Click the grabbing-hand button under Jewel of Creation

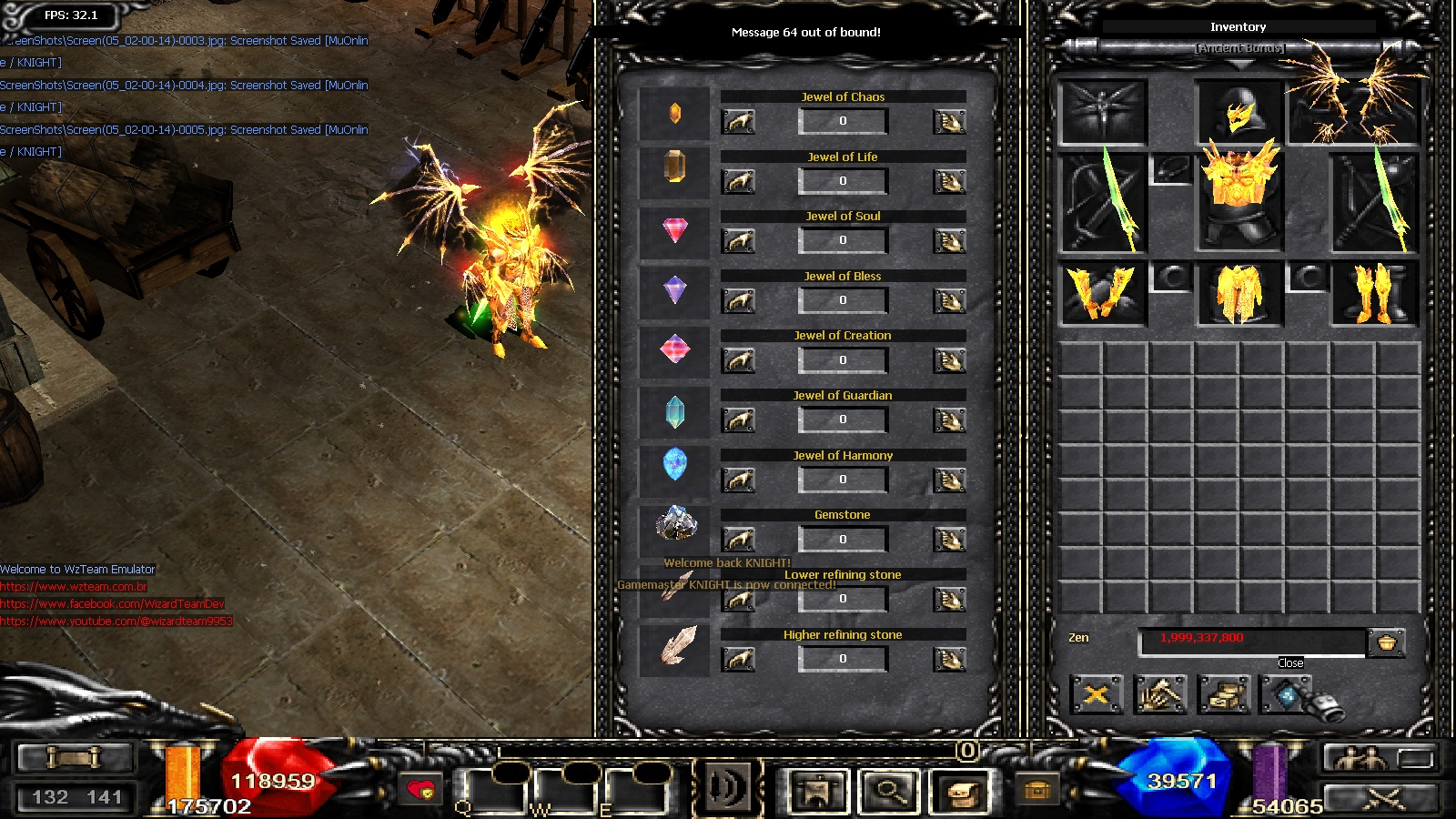pos(738,360)
